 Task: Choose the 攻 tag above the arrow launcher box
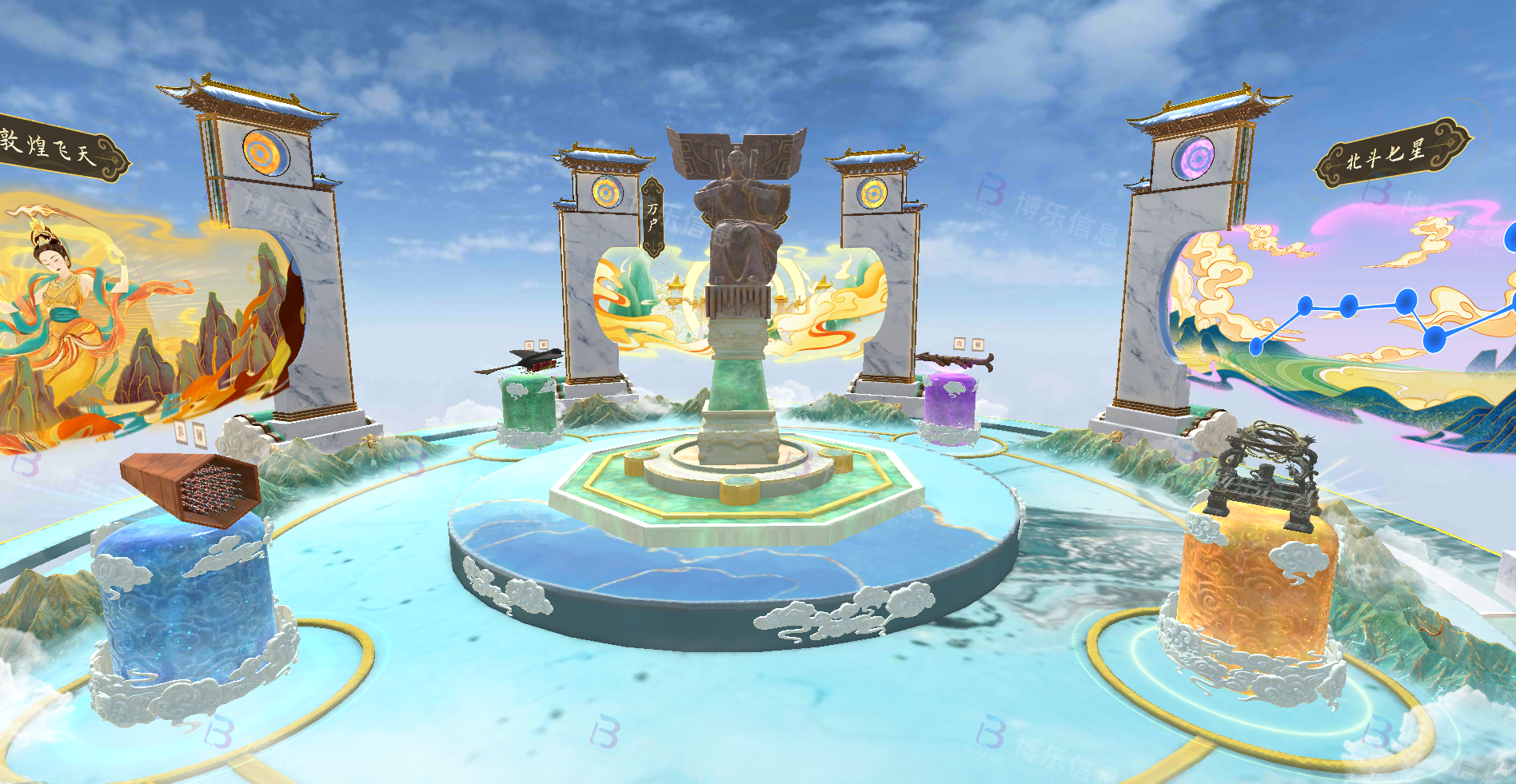point(182,433)
